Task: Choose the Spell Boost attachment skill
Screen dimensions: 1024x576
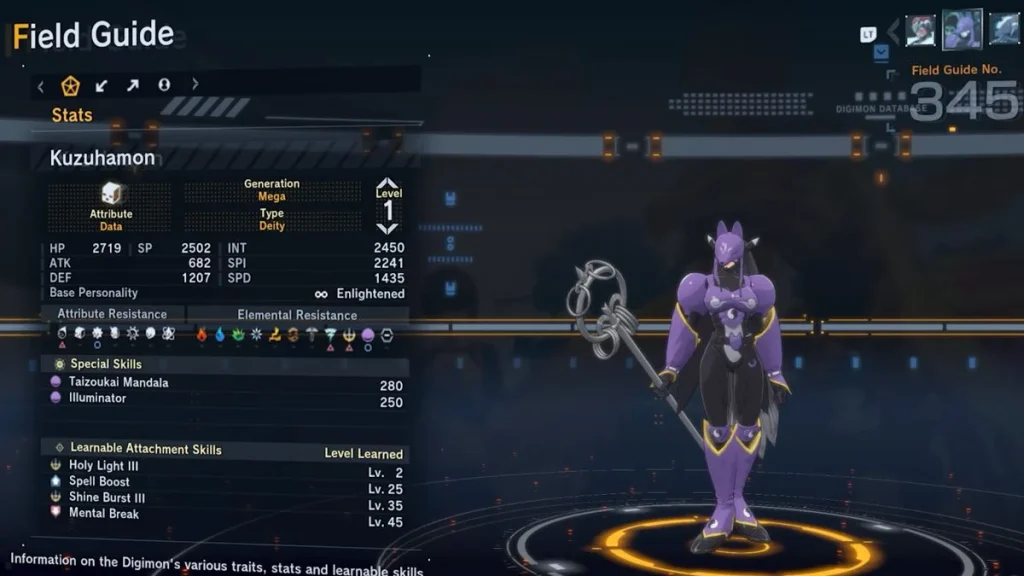Action: click(98, 482)
